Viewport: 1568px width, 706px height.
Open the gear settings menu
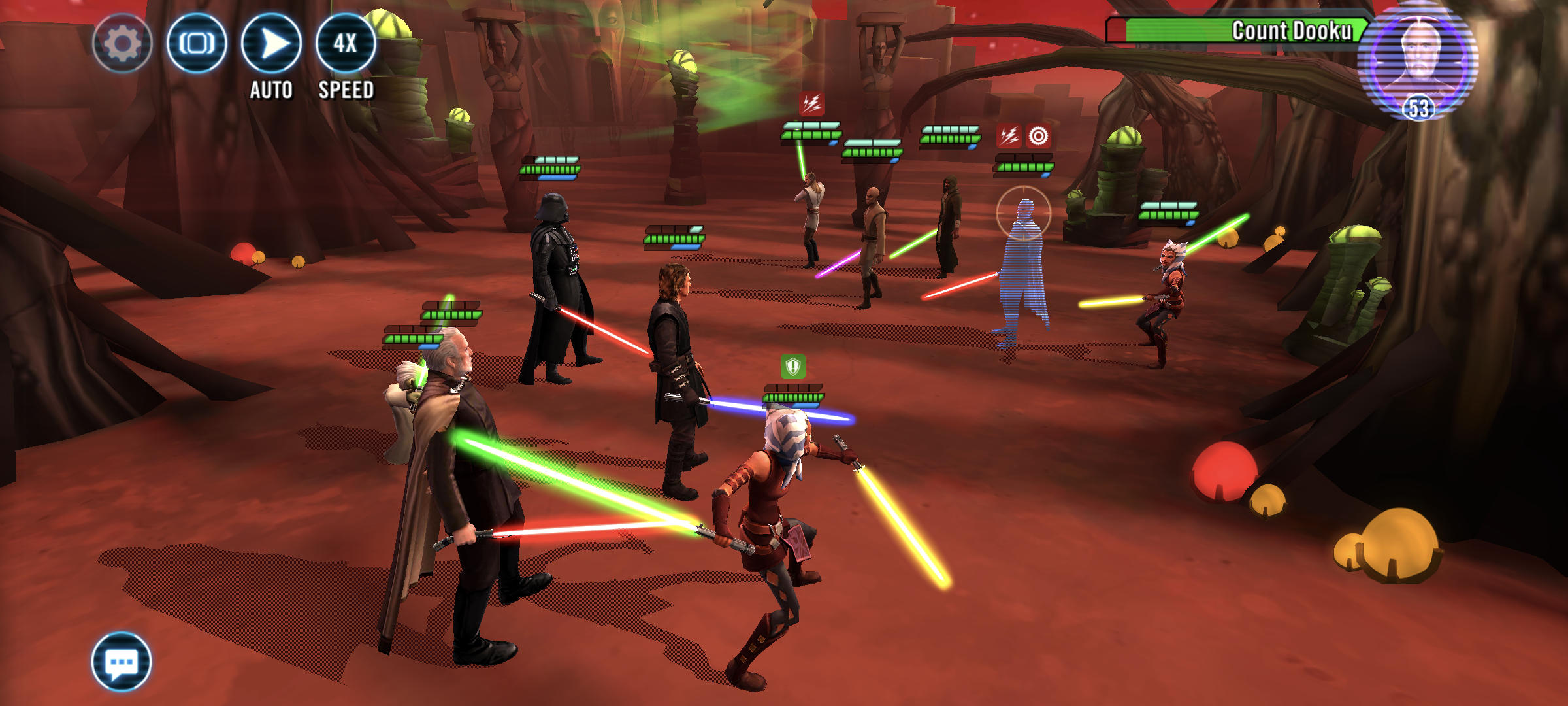[x=122, y=44]
